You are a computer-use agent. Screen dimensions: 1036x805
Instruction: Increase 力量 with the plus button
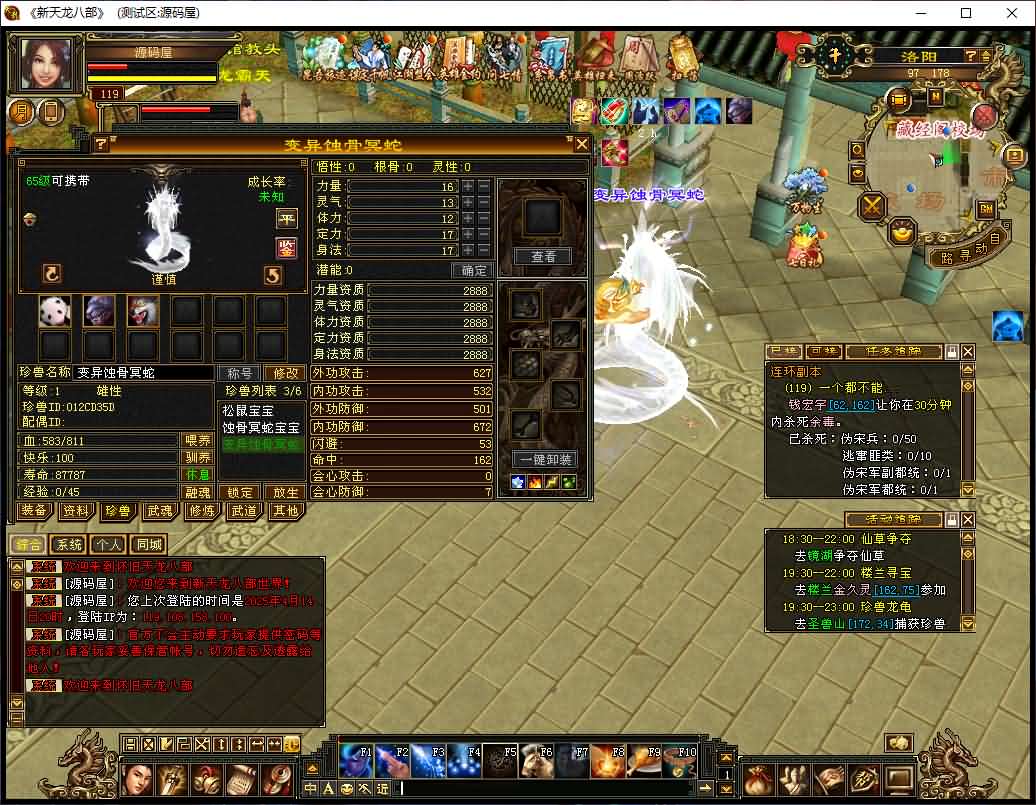point(469,186)
